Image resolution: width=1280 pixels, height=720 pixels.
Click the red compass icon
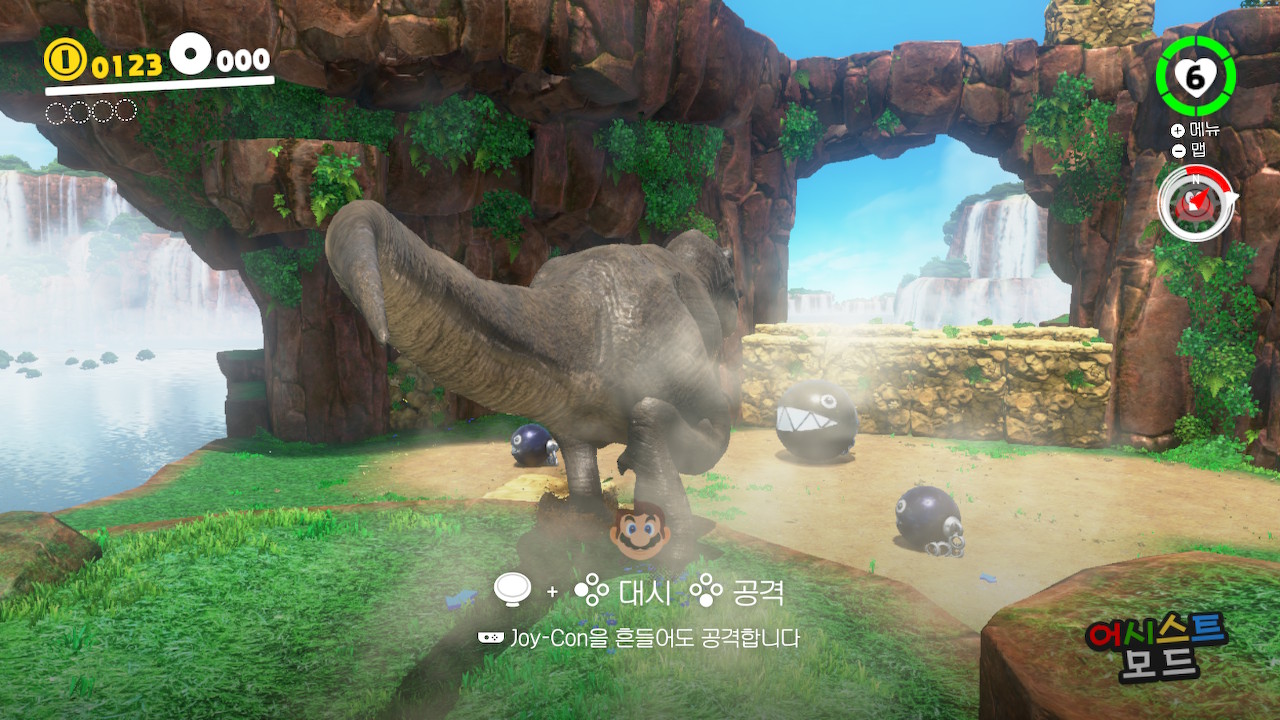coord(1194,202)
